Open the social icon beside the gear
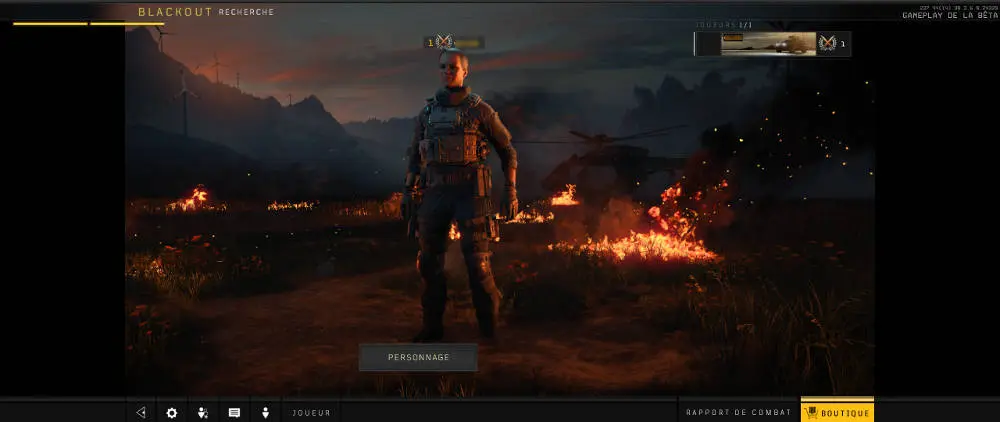This screenshot has height=422, width=1000. (203, 412)
